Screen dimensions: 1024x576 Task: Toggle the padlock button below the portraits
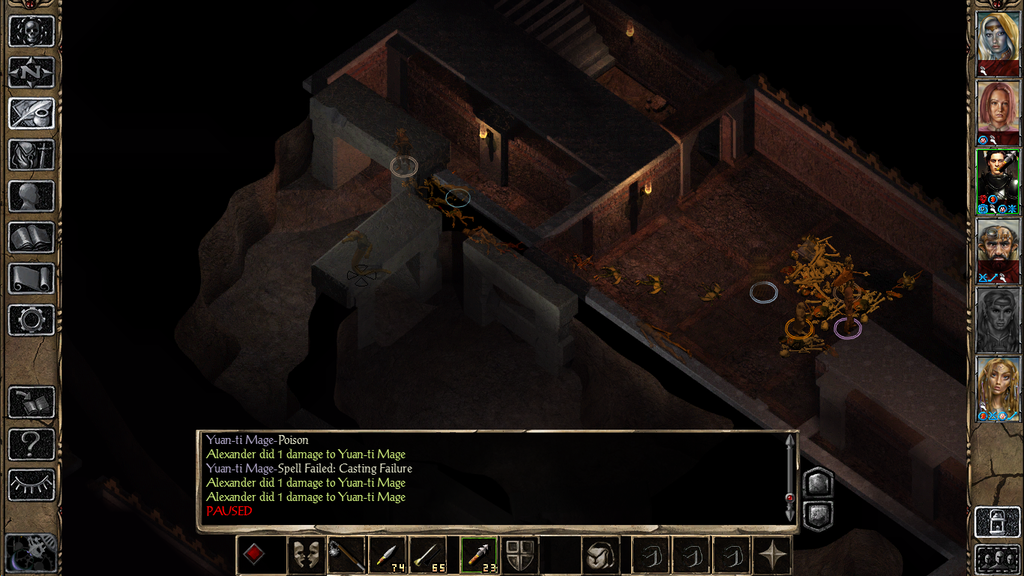coord(997,522)
